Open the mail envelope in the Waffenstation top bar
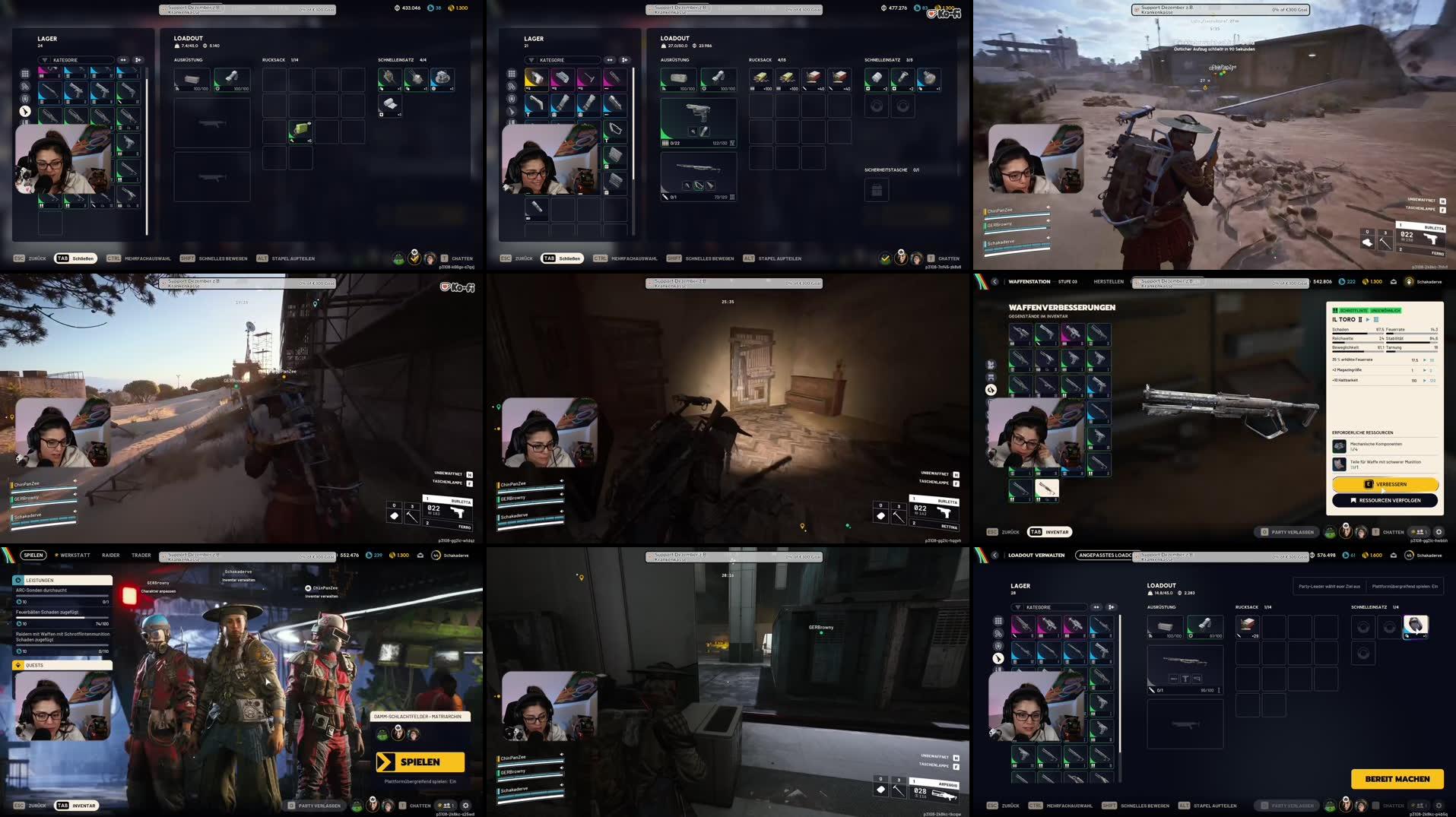This screenshot has height=817, width=1456. point(1394,281)
